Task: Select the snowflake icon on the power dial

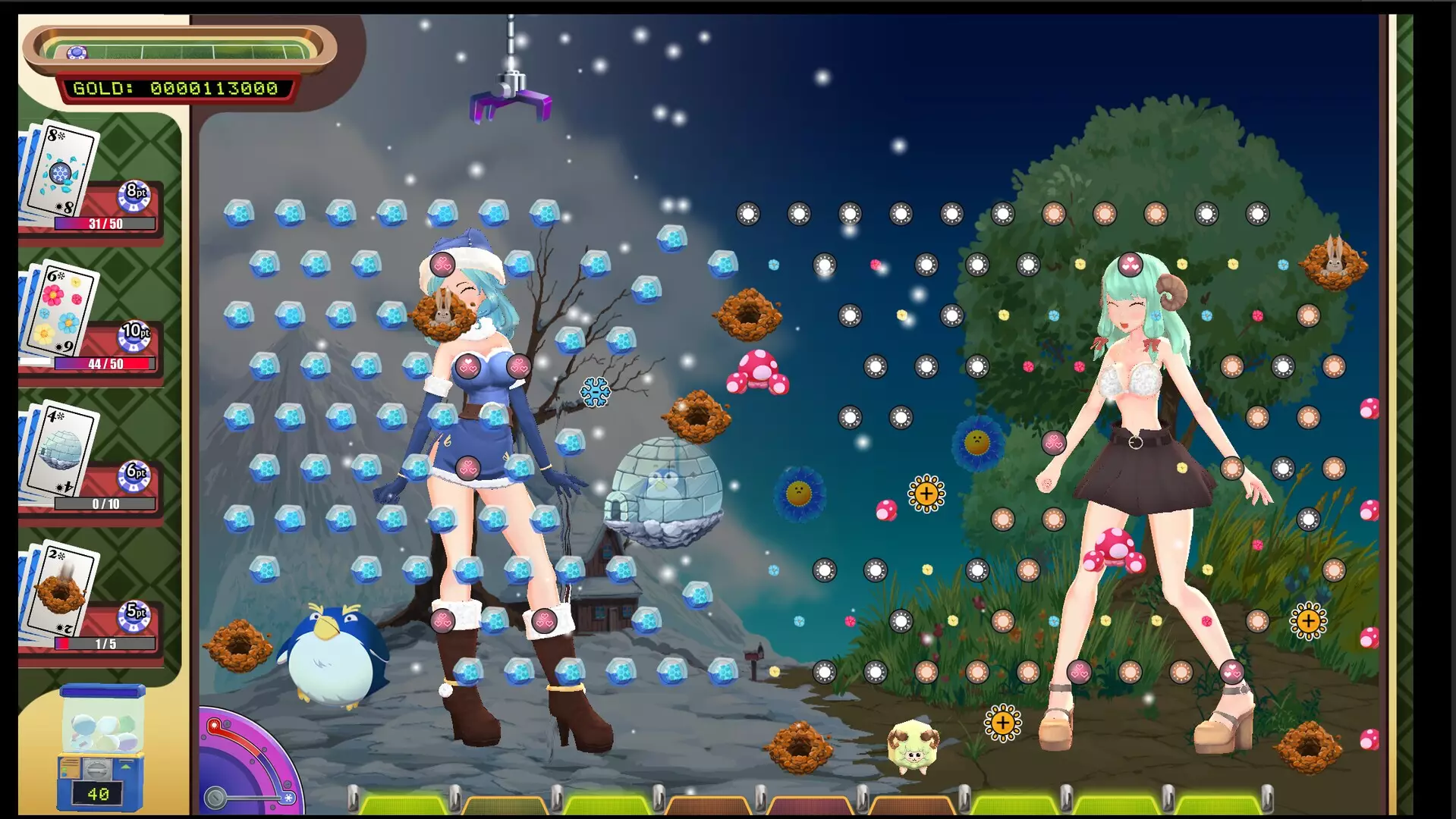Action: point(288,797)
